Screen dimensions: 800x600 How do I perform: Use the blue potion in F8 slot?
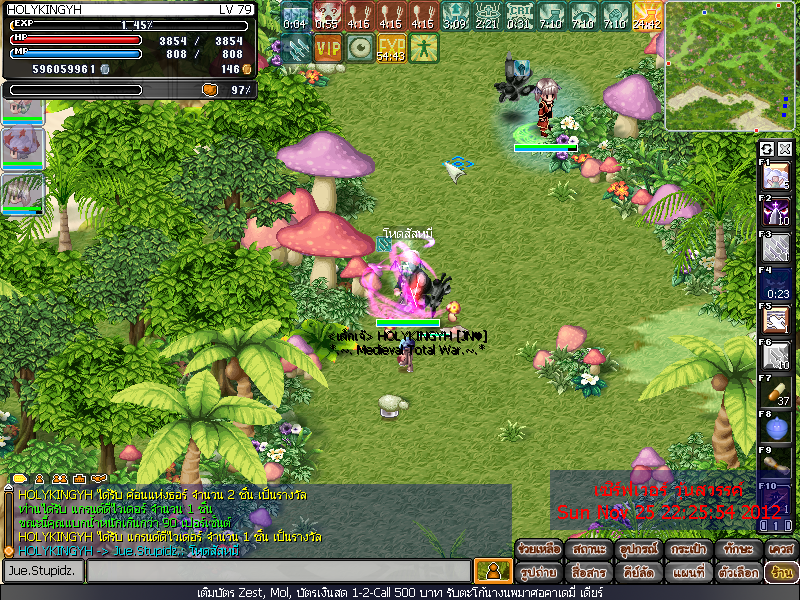coord(777,428)
